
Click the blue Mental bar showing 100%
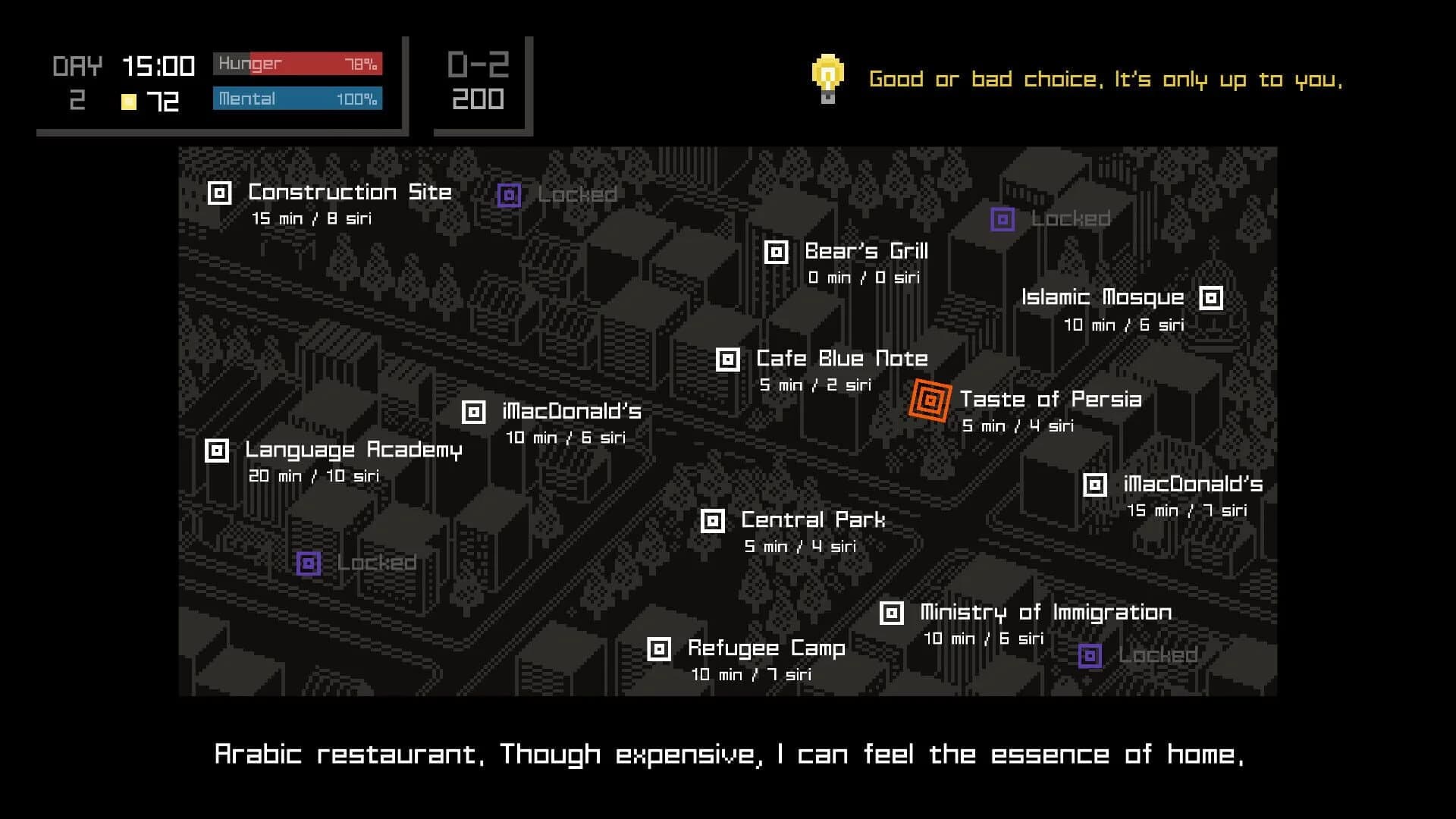[x=296, y=99]
